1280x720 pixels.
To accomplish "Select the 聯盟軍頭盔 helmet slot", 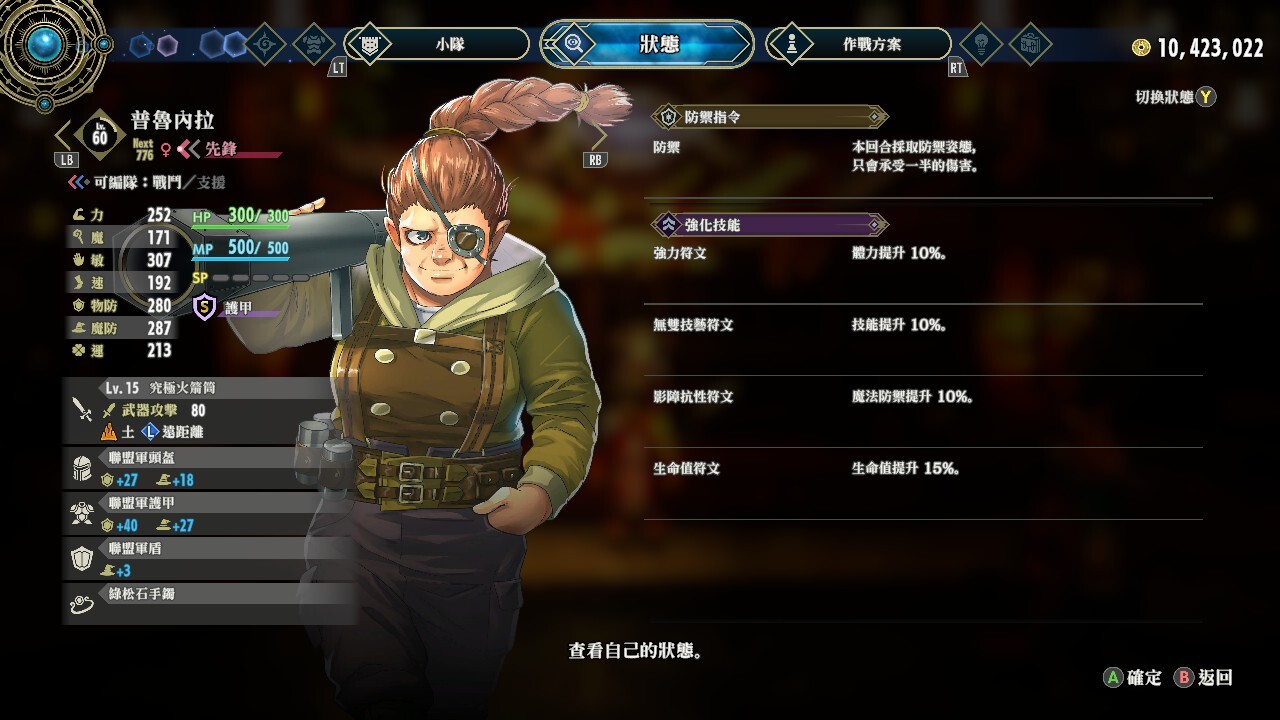I will pos(200,468).
